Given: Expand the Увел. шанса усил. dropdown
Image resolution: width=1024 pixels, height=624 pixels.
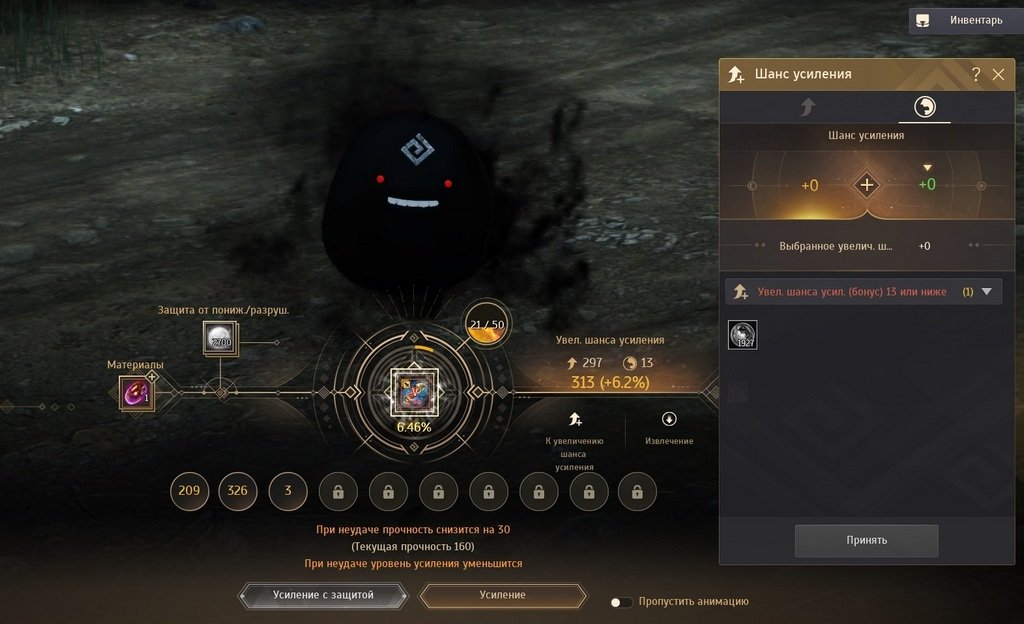Looking at the screenshot, I should click(x=986, y=292).
